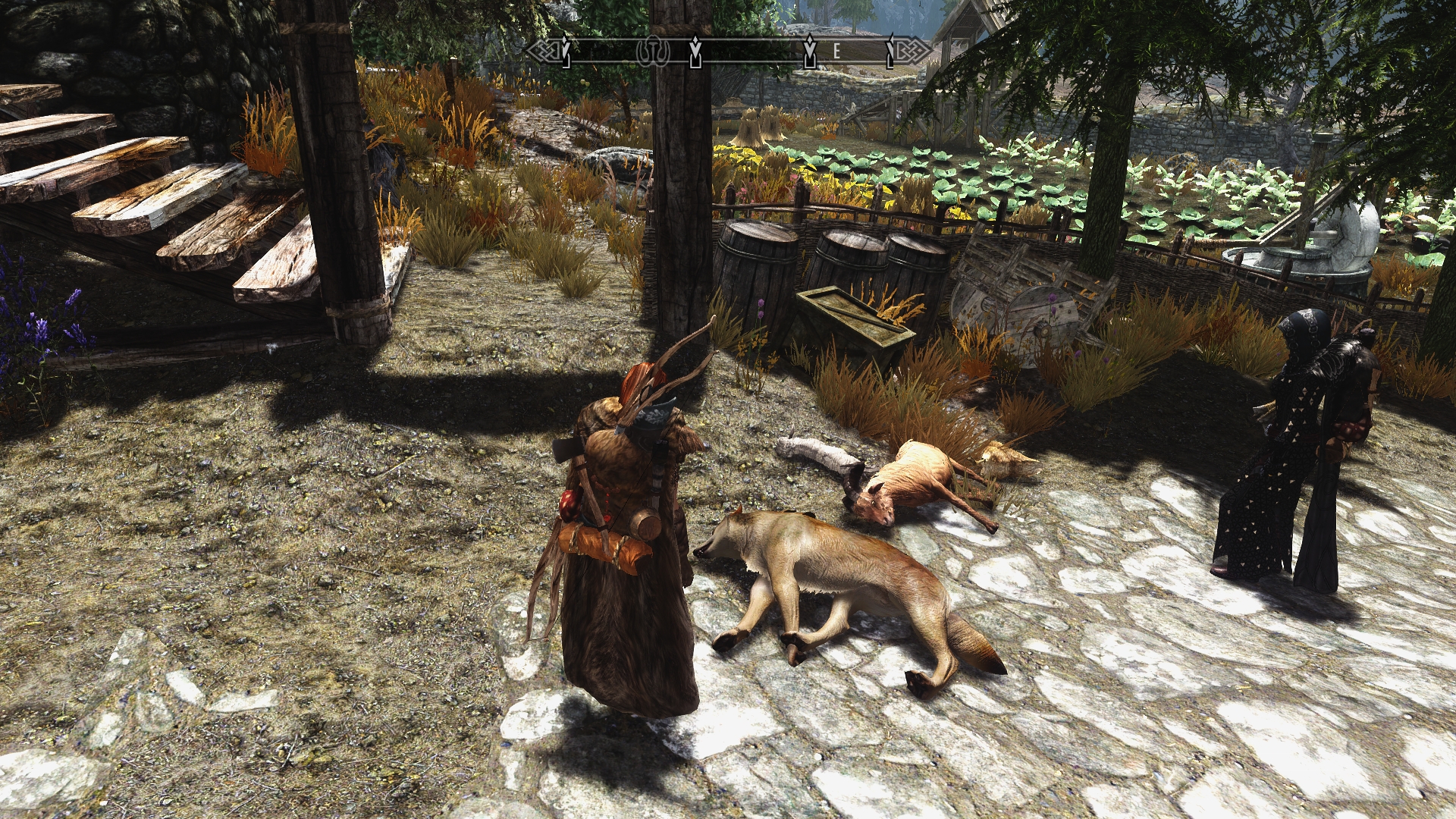Click the location marker icon on the compass

pos(651,51)
